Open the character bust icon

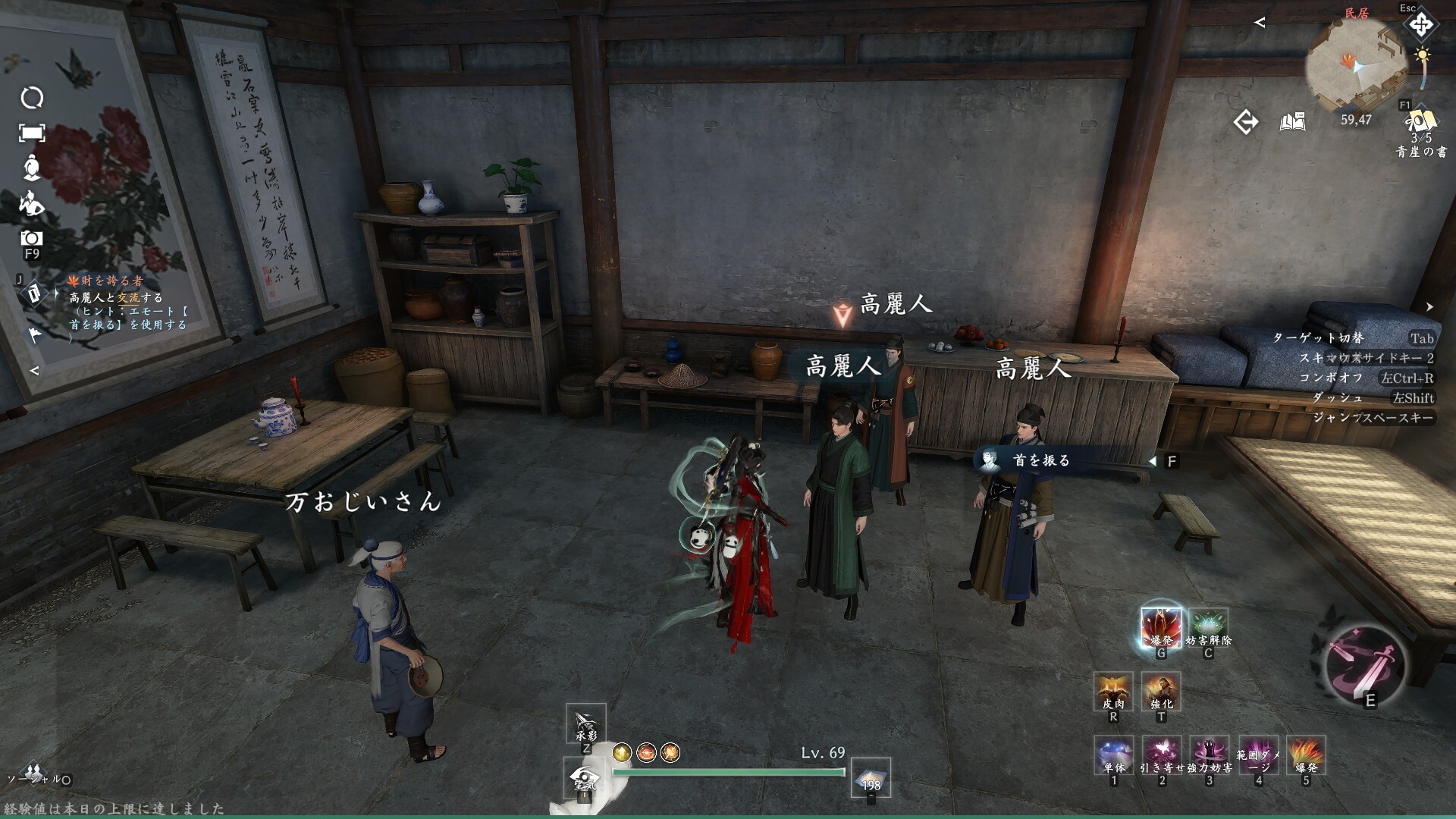click(x=32, y=168)
